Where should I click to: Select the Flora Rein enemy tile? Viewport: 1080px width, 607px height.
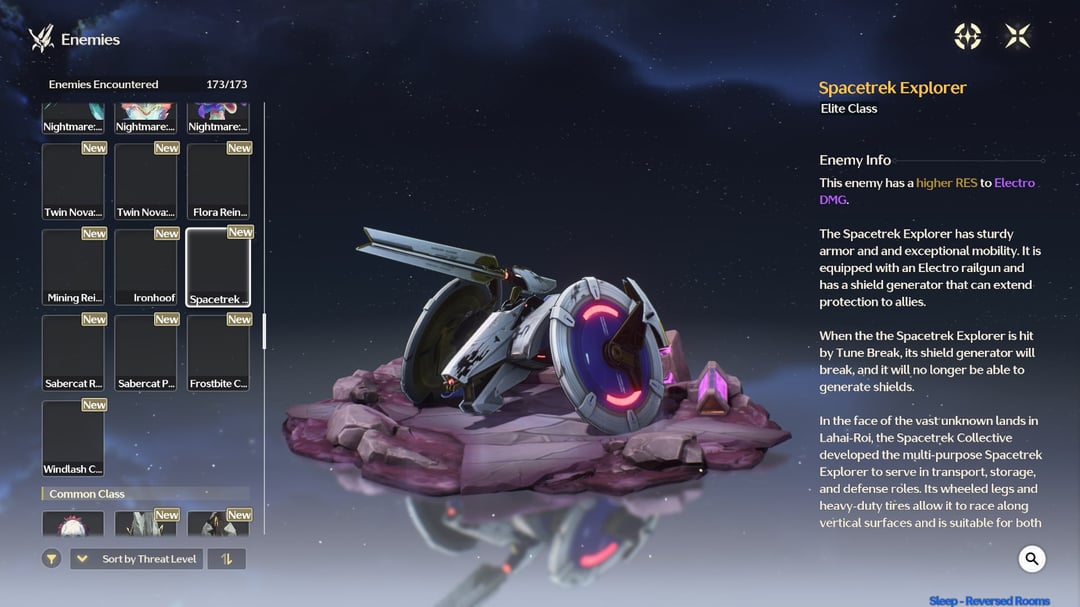[218, 181]
